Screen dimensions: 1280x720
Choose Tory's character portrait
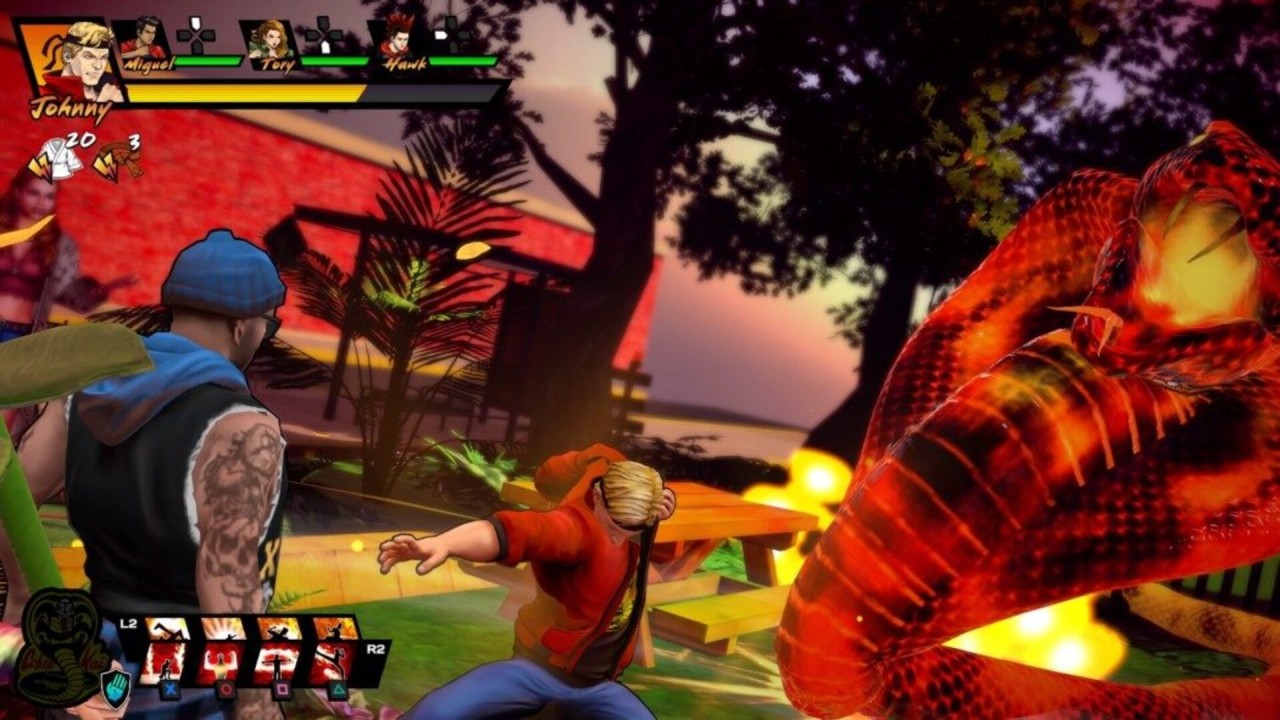click(x=270, y=42)
